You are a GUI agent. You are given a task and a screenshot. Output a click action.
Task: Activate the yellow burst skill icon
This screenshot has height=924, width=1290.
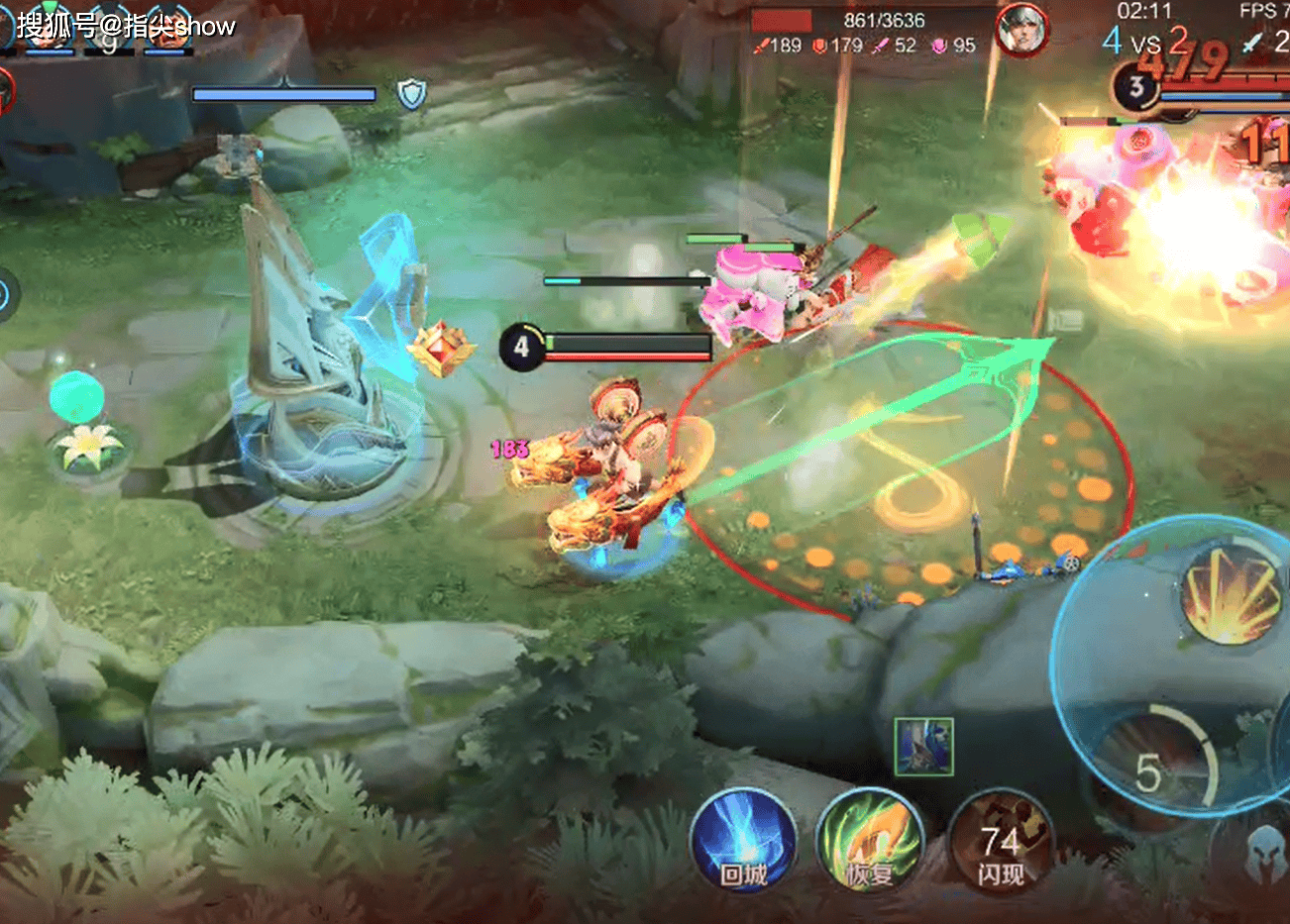click(1230, 593)
